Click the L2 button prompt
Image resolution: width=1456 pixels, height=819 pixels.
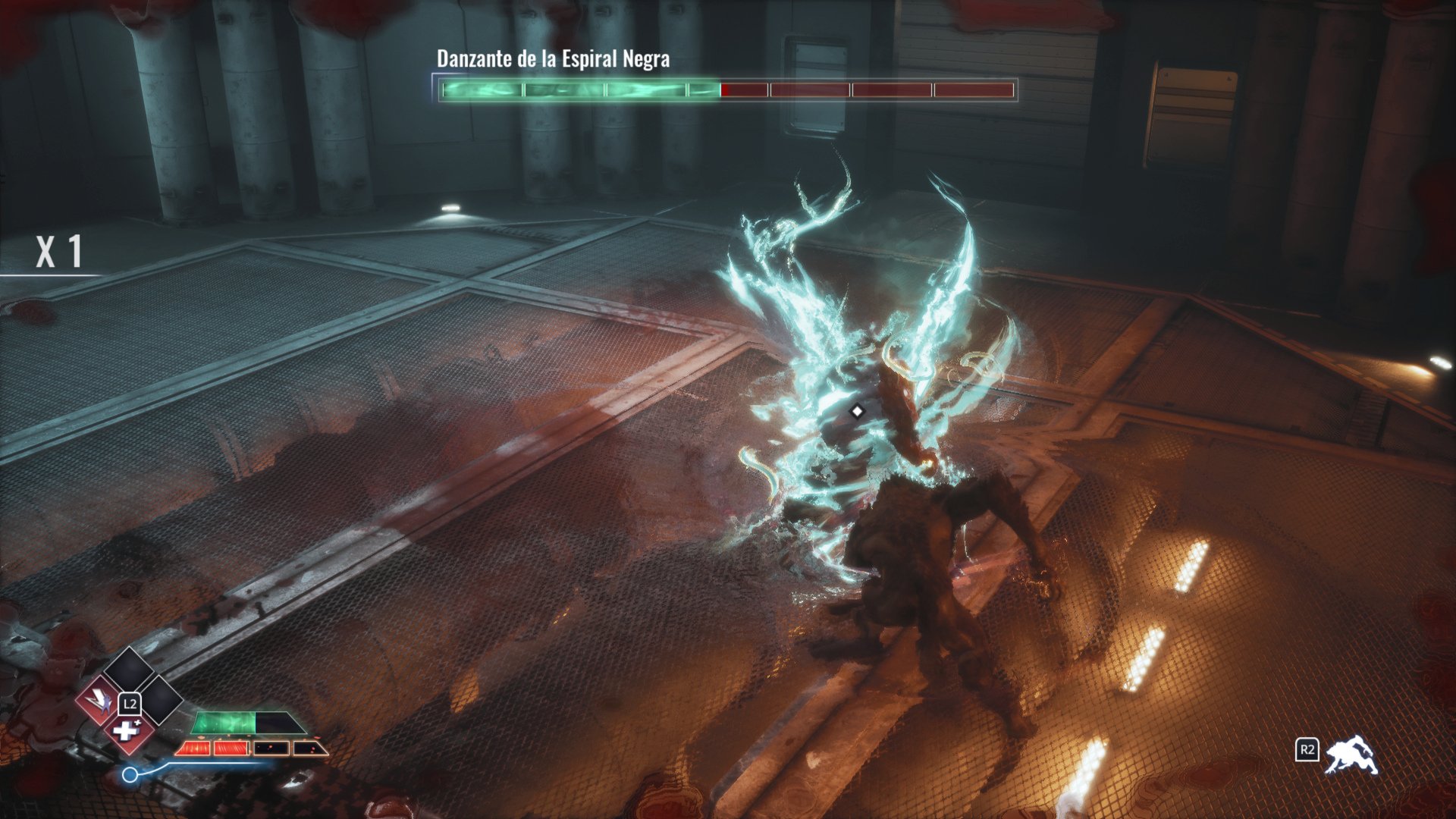(x=131, y=704)
